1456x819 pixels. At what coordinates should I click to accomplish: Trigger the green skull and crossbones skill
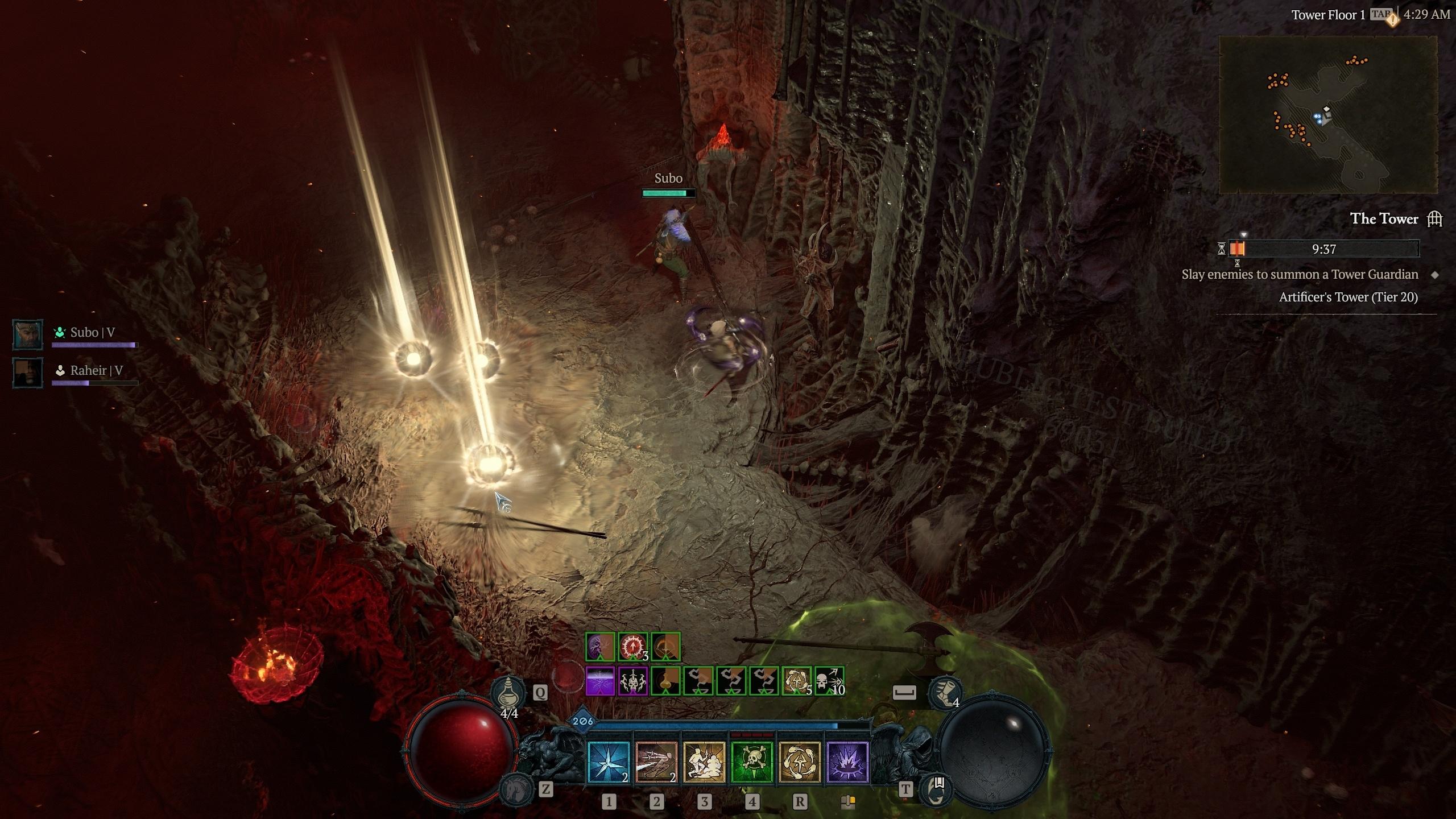tap(752, 762)
